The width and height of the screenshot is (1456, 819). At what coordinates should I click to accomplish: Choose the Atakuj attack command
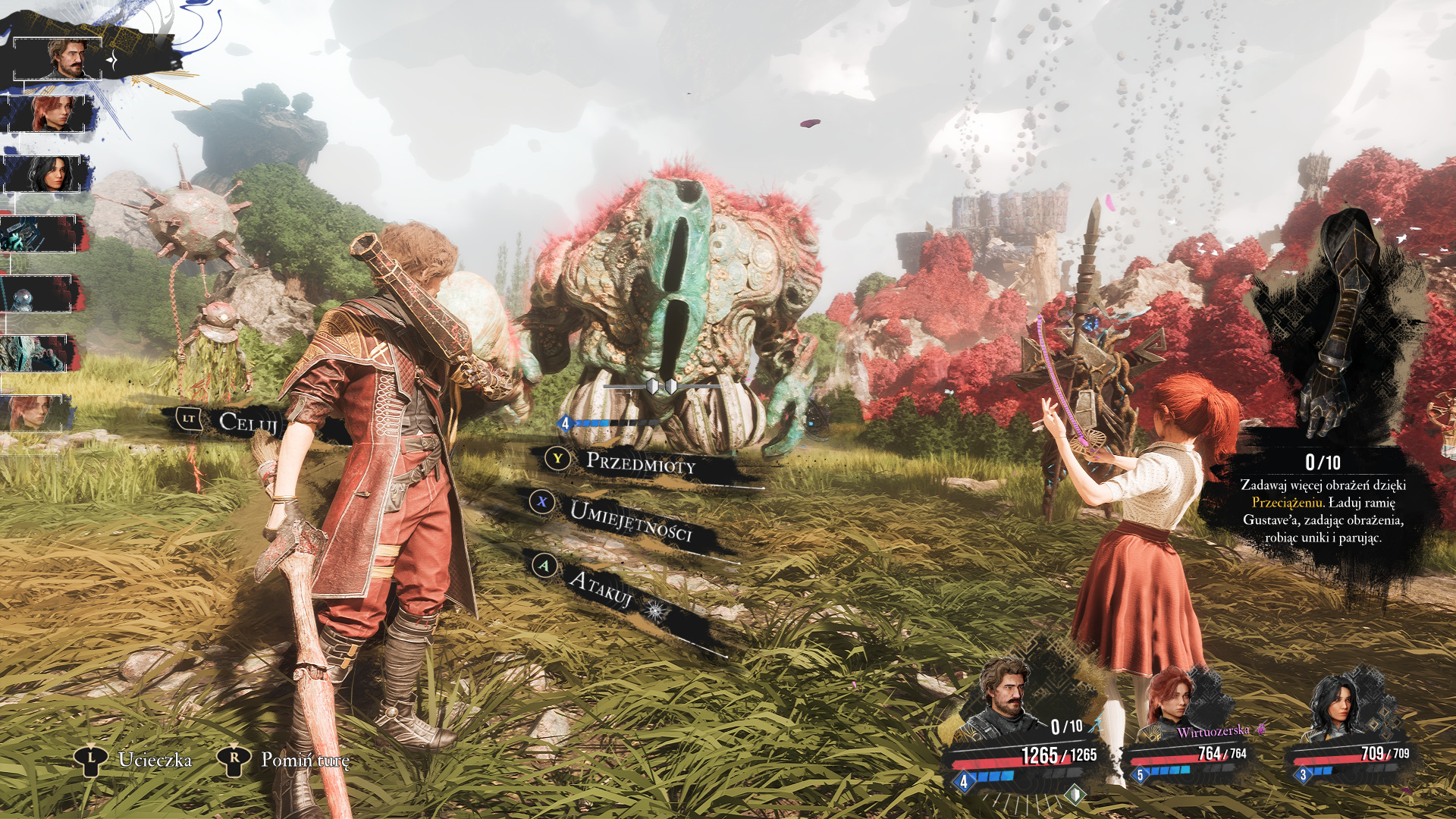pyautogui.click(x=601, y=588)
